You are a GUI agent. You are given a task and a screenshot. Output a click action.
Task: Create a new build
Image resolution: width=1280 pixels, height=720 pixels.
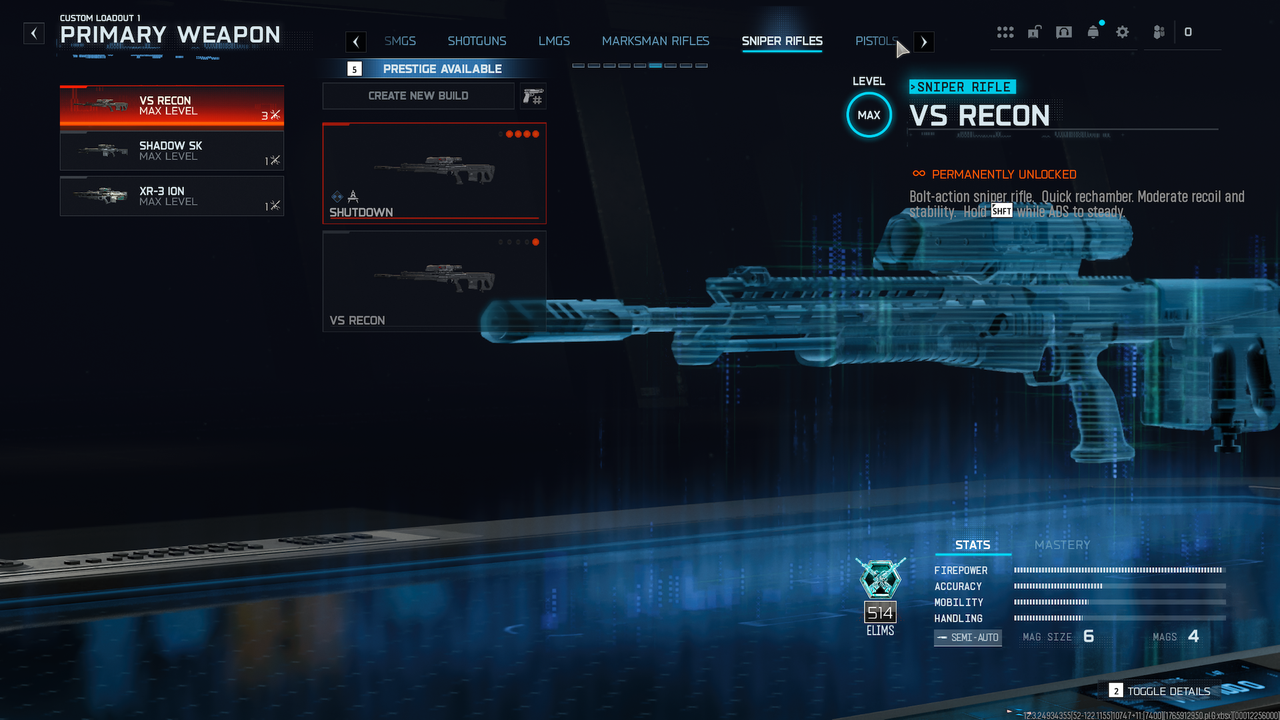pos(418,96)
